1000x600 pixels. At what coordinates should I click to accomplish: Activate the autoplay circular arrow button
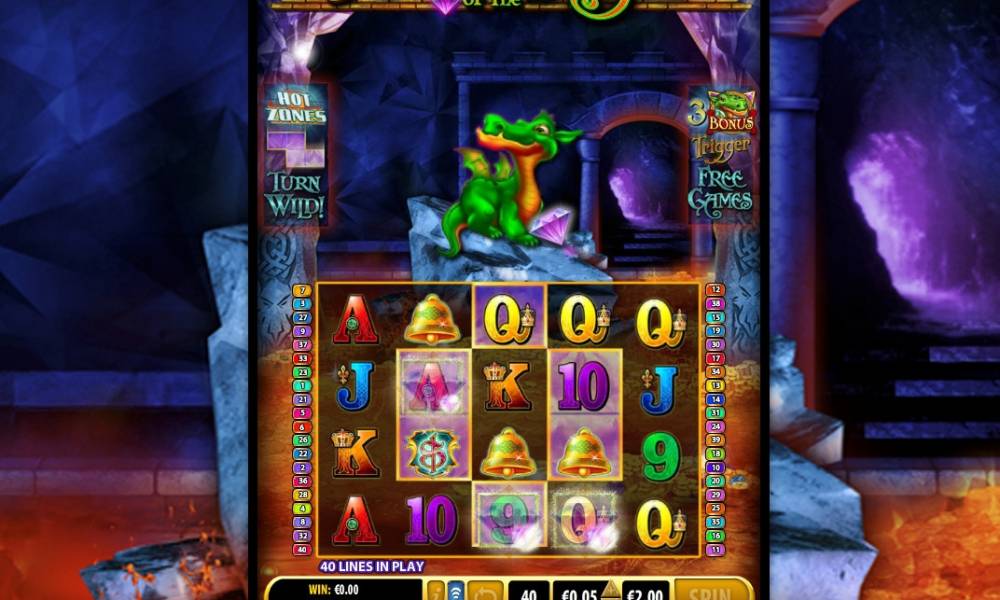(x=485, y=591)
